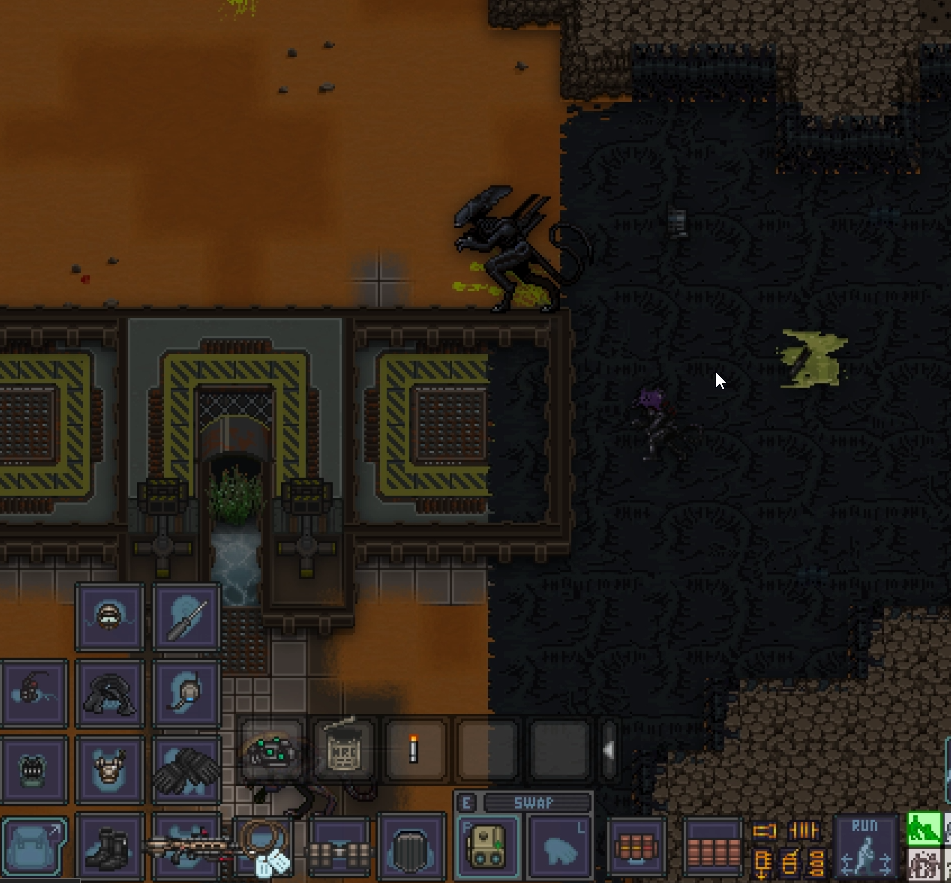Click the dog tags ID slot

pos(265,849)
